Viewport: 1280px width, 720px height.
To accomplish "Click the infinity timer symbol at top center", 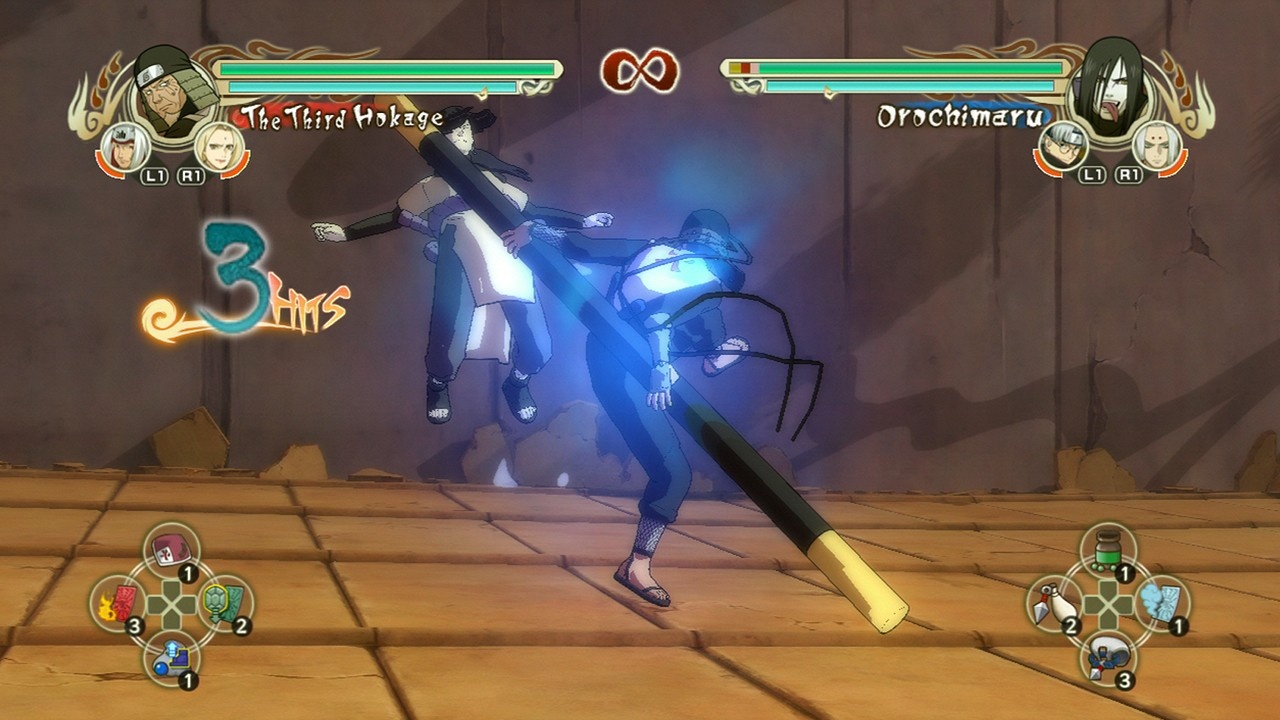I will [x=640, y=68].
